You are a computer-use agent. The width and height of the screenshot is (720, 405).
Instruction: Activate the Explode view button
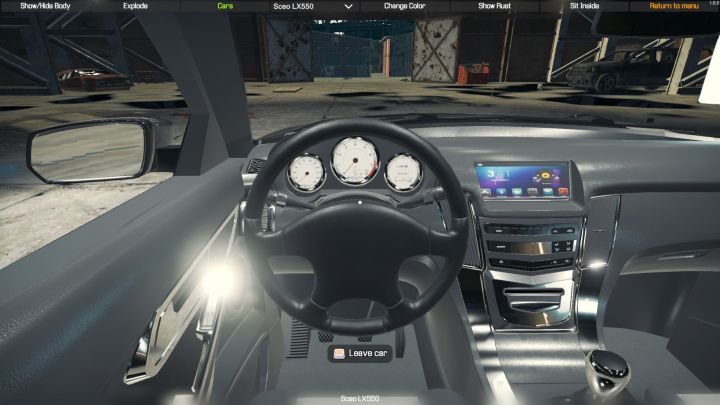click(135, 6)
